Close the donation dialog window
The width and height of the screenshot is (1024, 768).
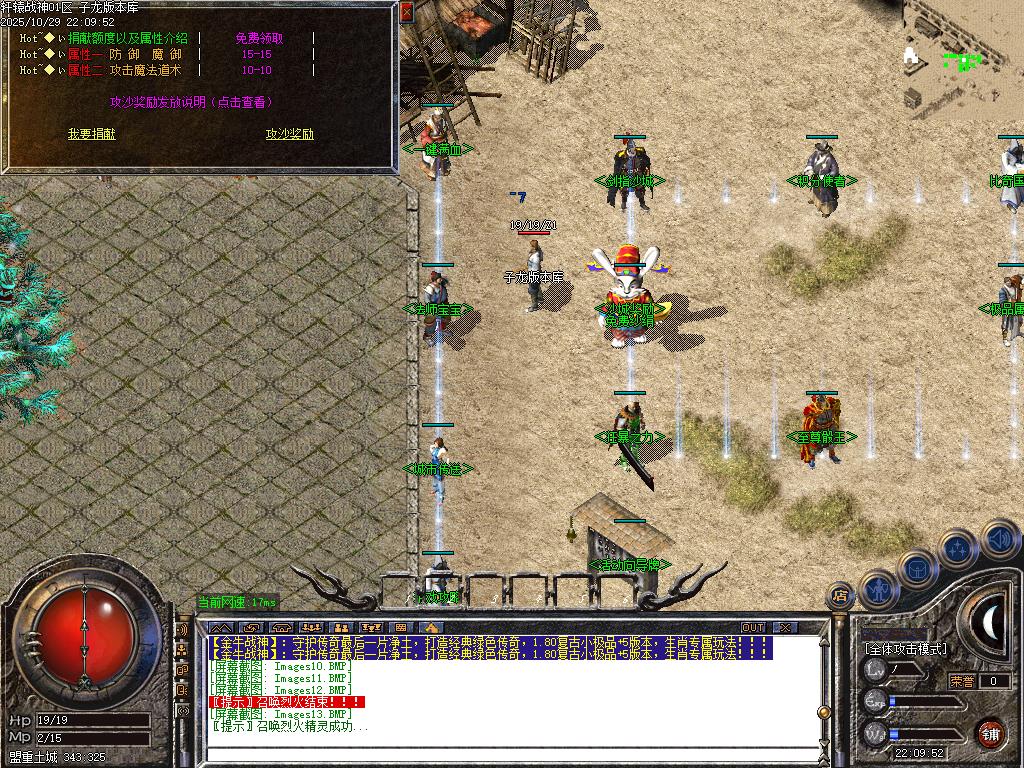coord(406,12)
